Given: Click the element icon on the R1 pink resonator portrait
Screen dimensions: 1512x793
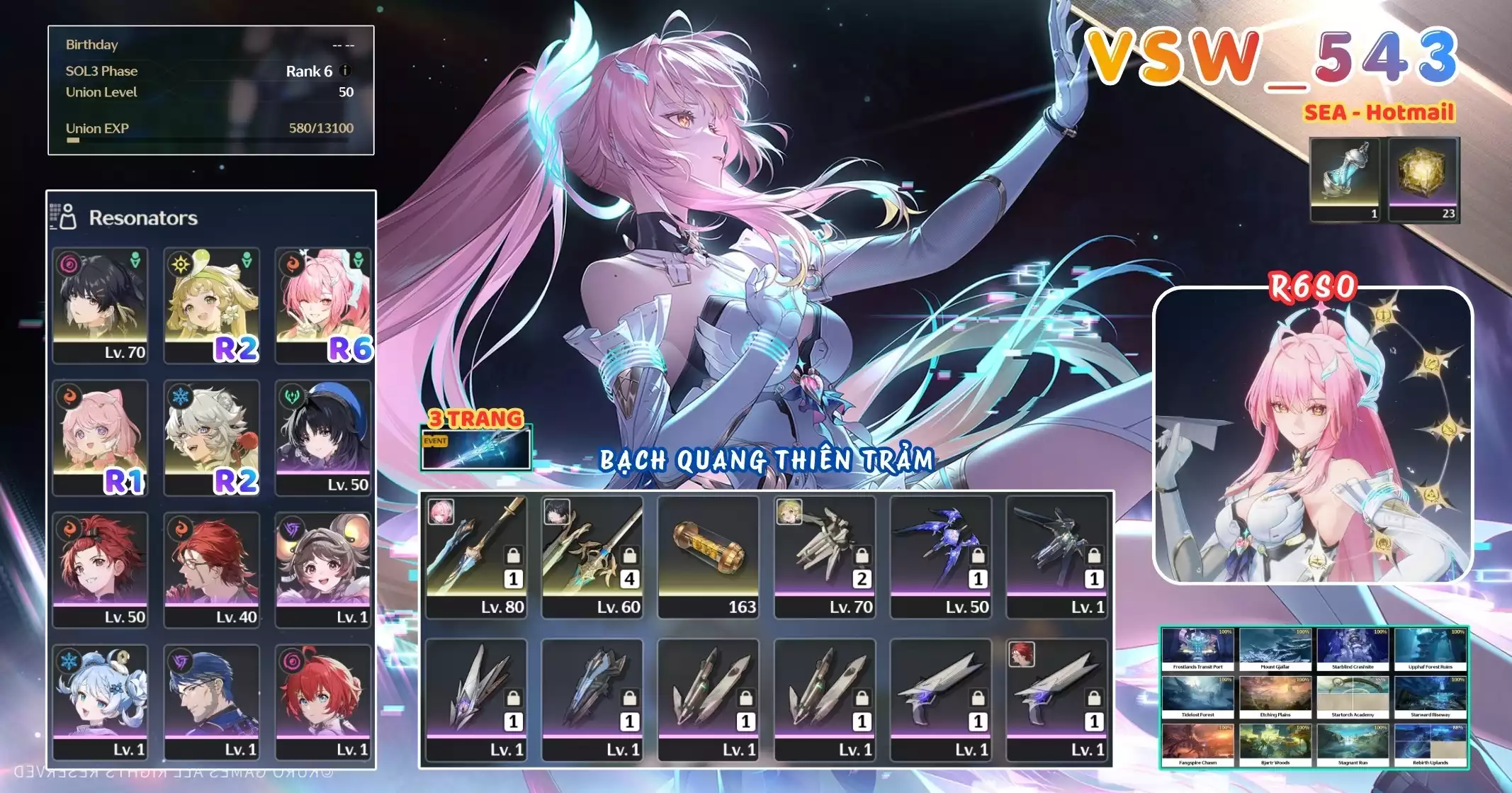Looking at the screenshot, I should [69, 398].
